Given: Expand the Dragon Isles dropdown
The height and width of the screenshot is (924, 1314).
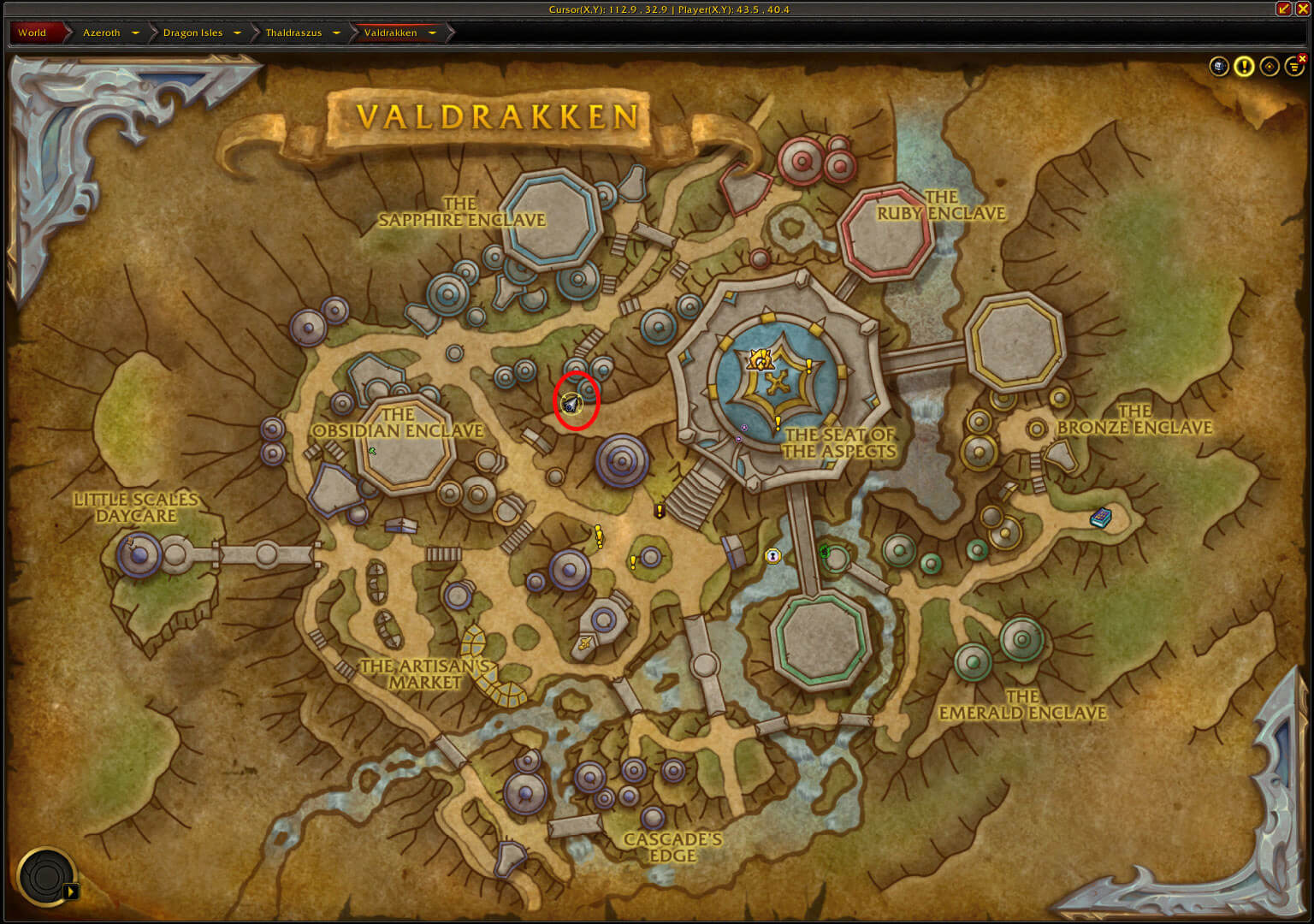Looking at the screenshot, I should [x=236, y=33].
